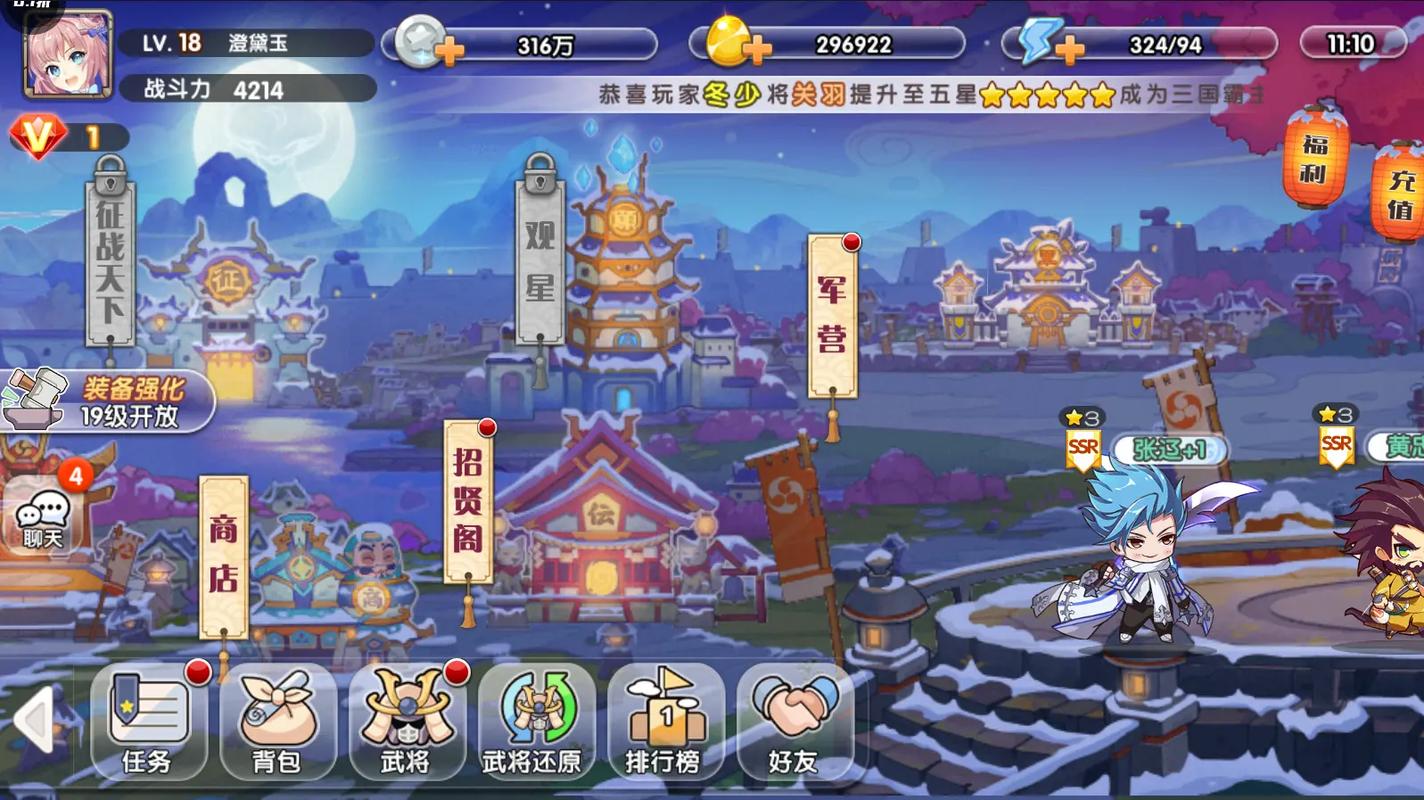Open the 武将 (Generals) menu

(x=408, y=720)
